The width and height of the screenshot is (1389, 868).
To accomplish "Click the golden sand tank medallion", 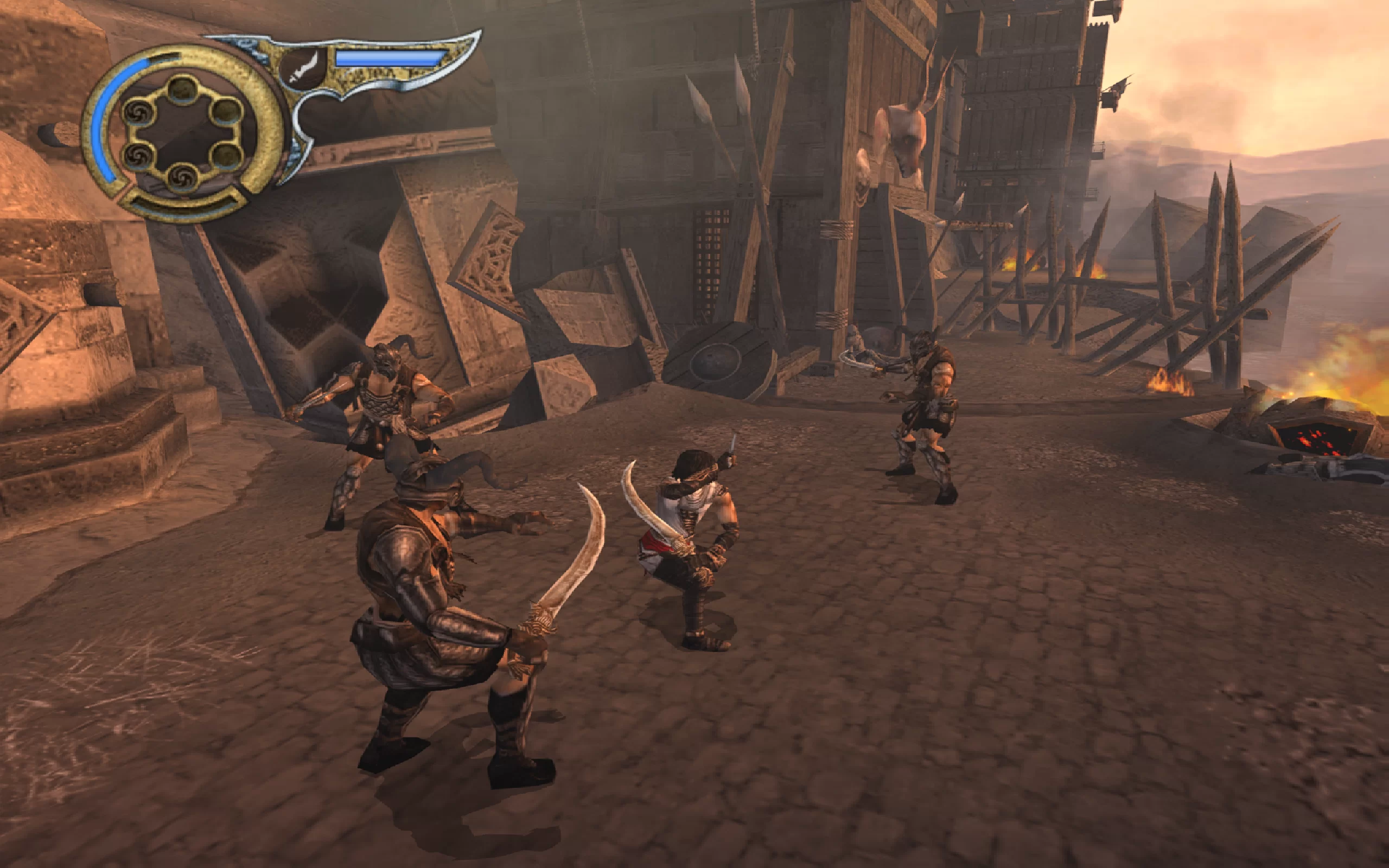I will (x=183, y=132).
